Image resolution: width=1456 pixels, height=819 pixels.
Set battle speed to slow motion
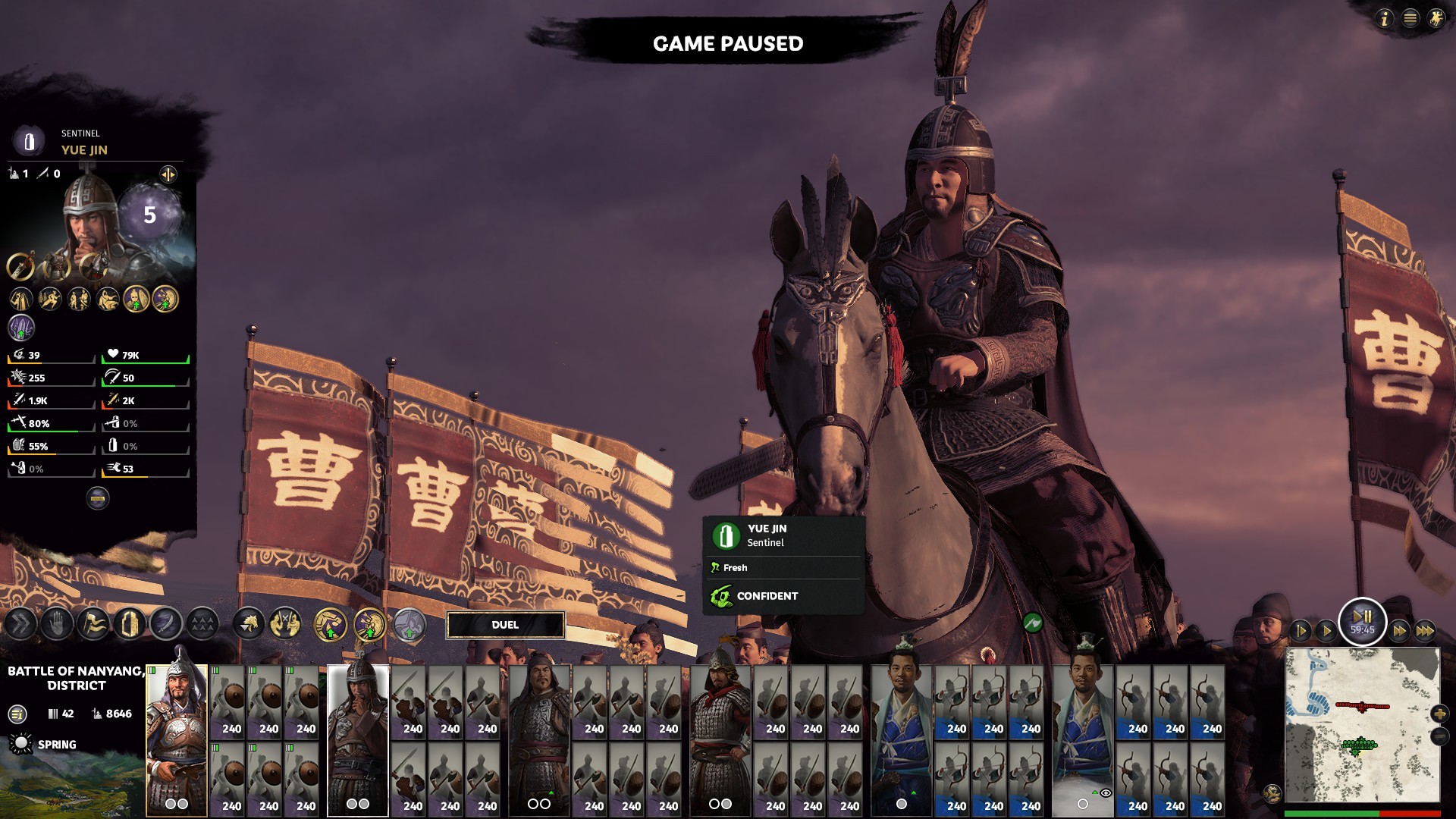pos(1300,630)
